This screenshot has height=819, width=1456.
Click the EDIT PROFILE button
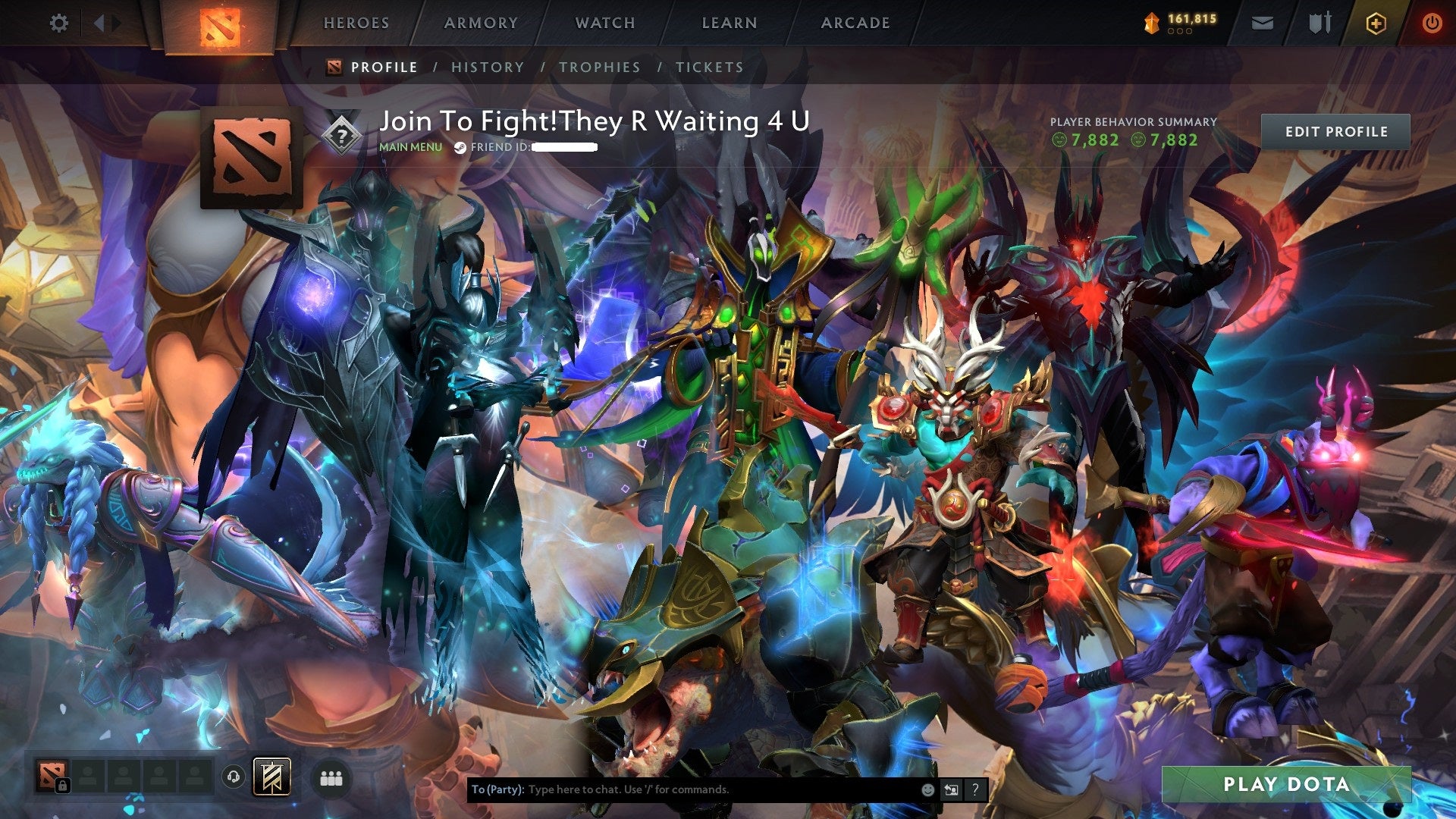point(1335,130)
